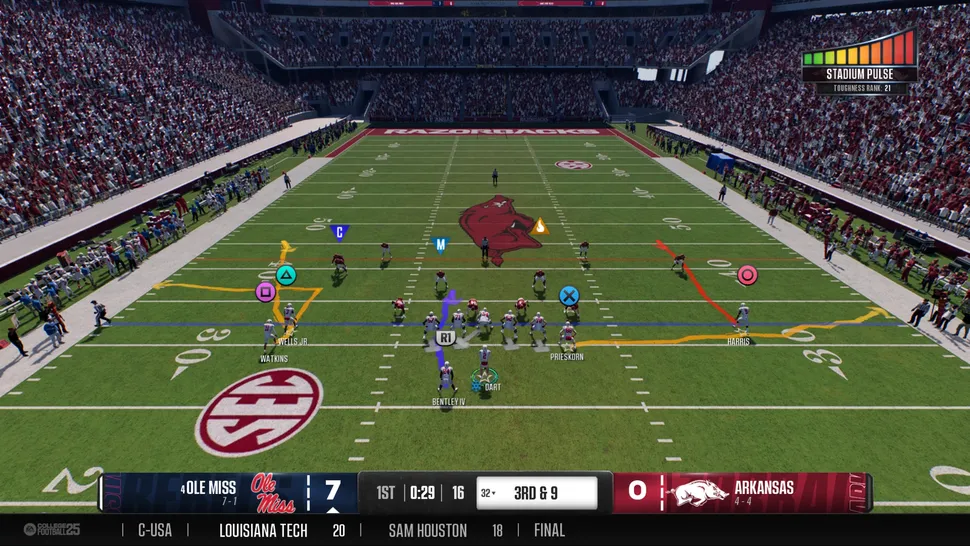Open the Stadium Pulse meter
Viewport: 970px width, 546px height.
pyautogui.click(x=859, y=60)
